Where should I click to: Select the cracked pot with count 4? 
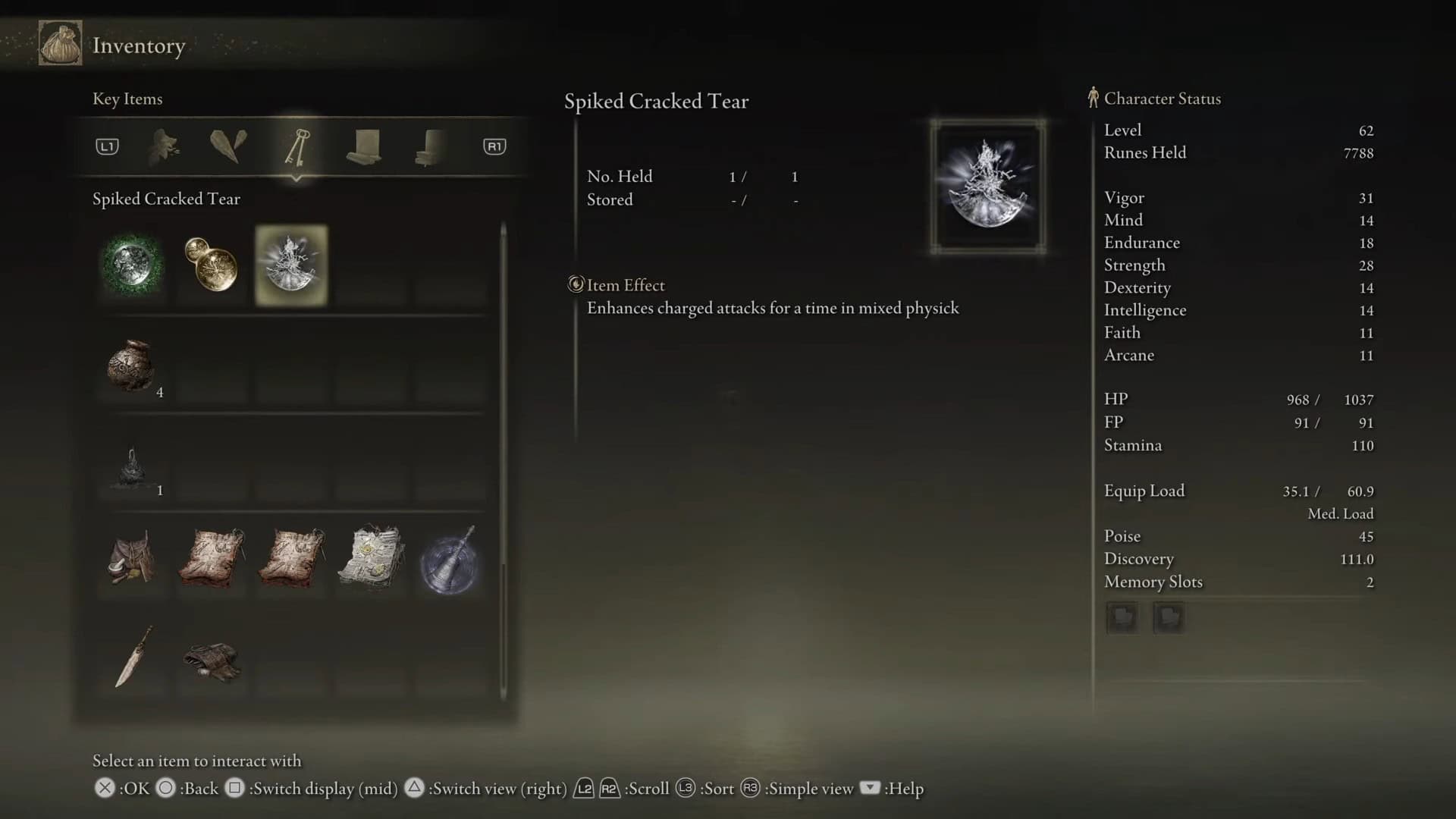pos(131,366)
